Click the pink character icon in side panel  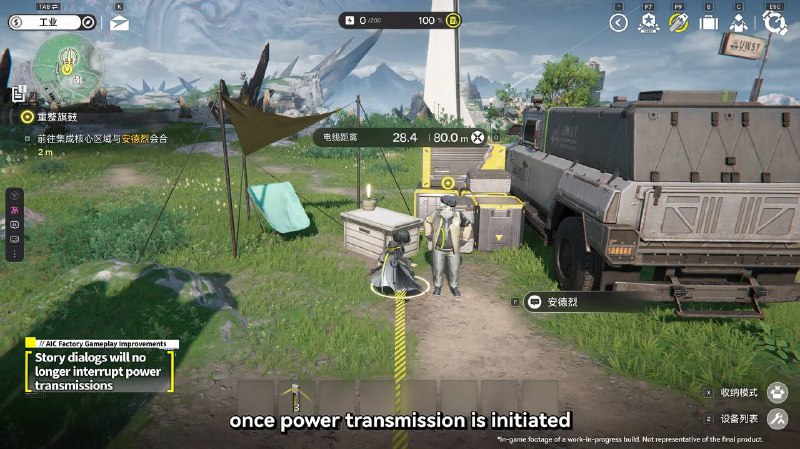coord(15,212)
